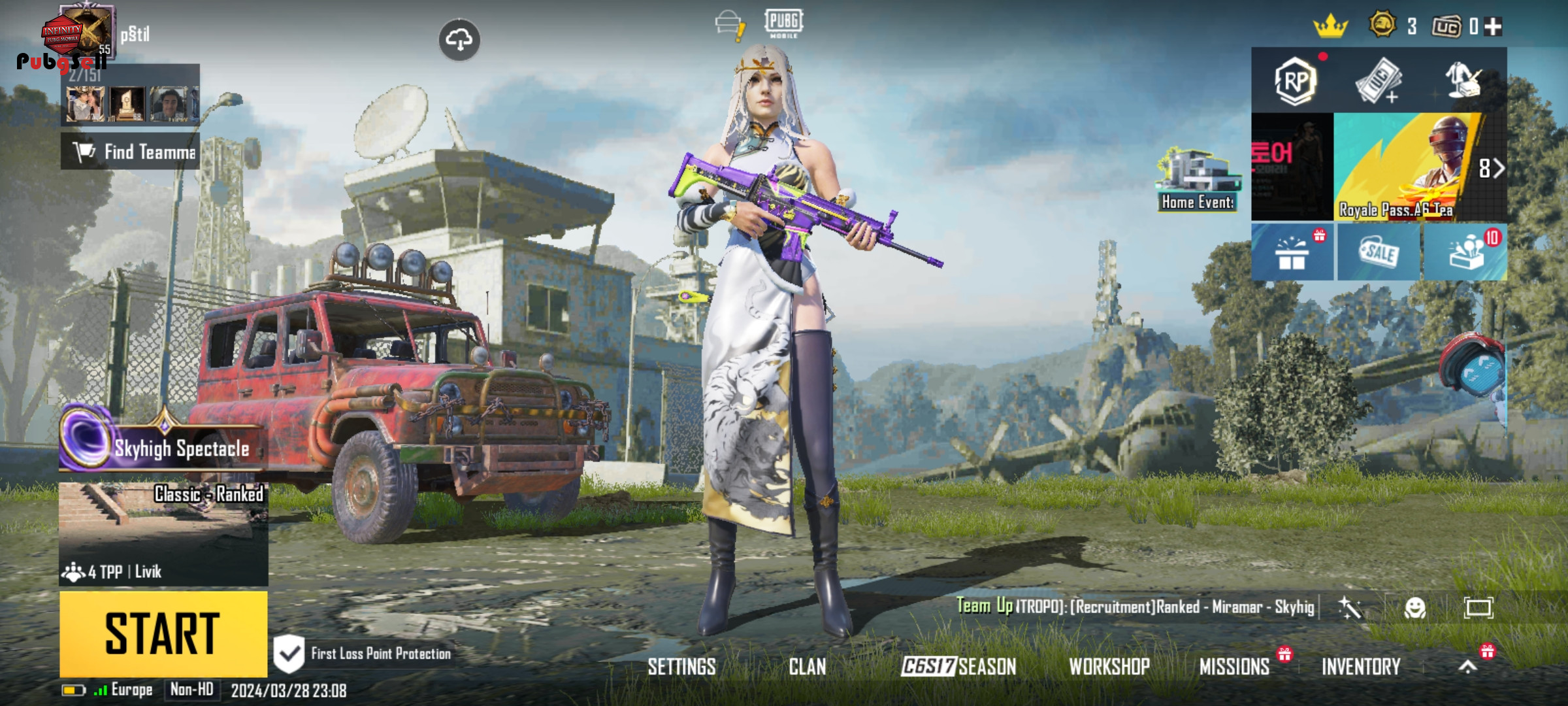Screen dimensions: 1568x706
Task: Open the Classic Ranked mode selector
Action: click(x=163, y=533)
